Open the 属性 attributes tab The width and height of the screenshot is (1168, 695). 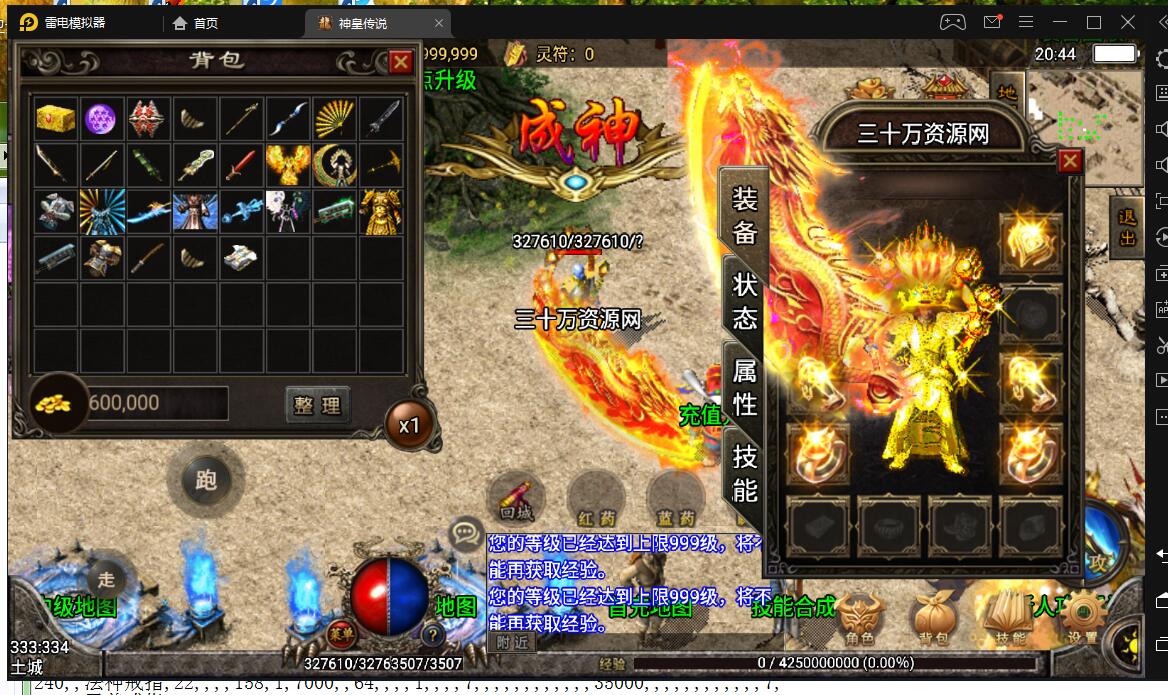pos(745,387)
